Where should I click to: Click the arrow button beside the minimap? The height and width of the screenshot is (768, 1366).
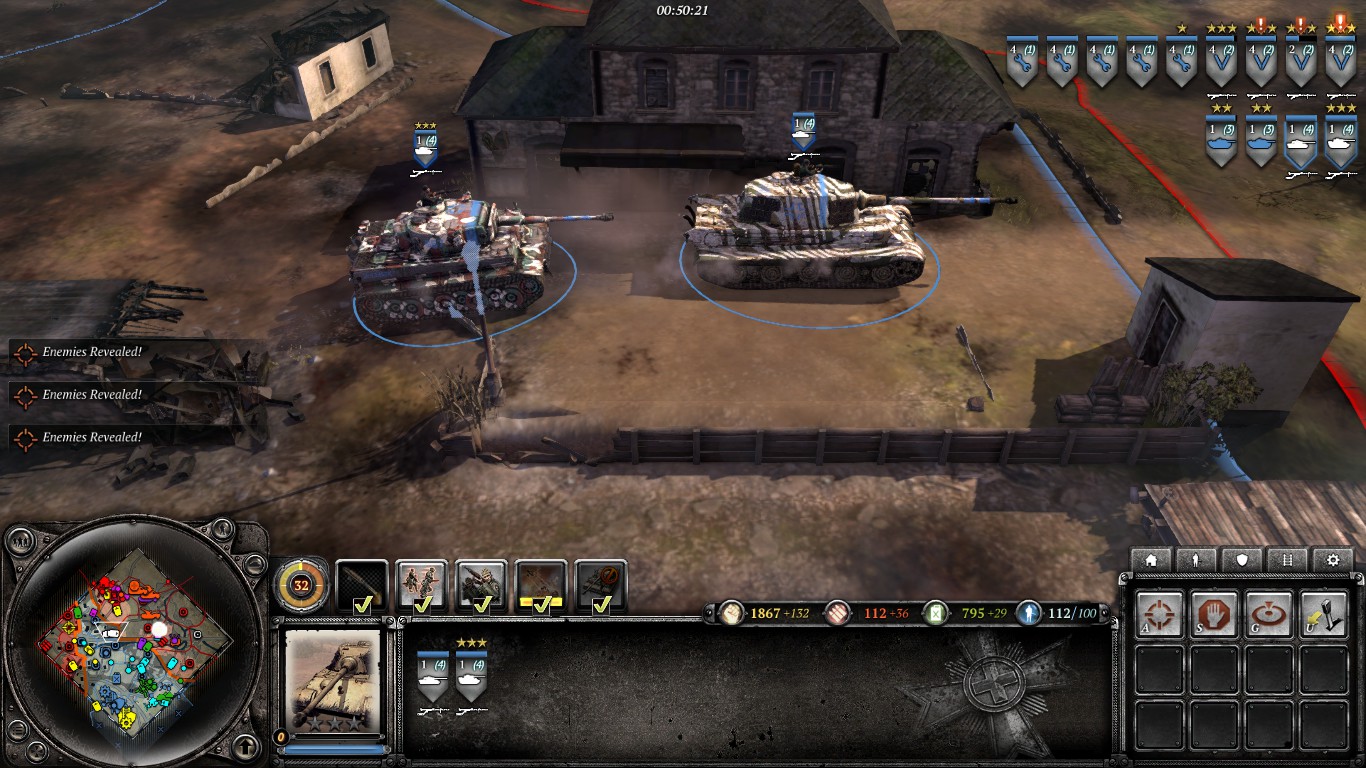point(246,746)
